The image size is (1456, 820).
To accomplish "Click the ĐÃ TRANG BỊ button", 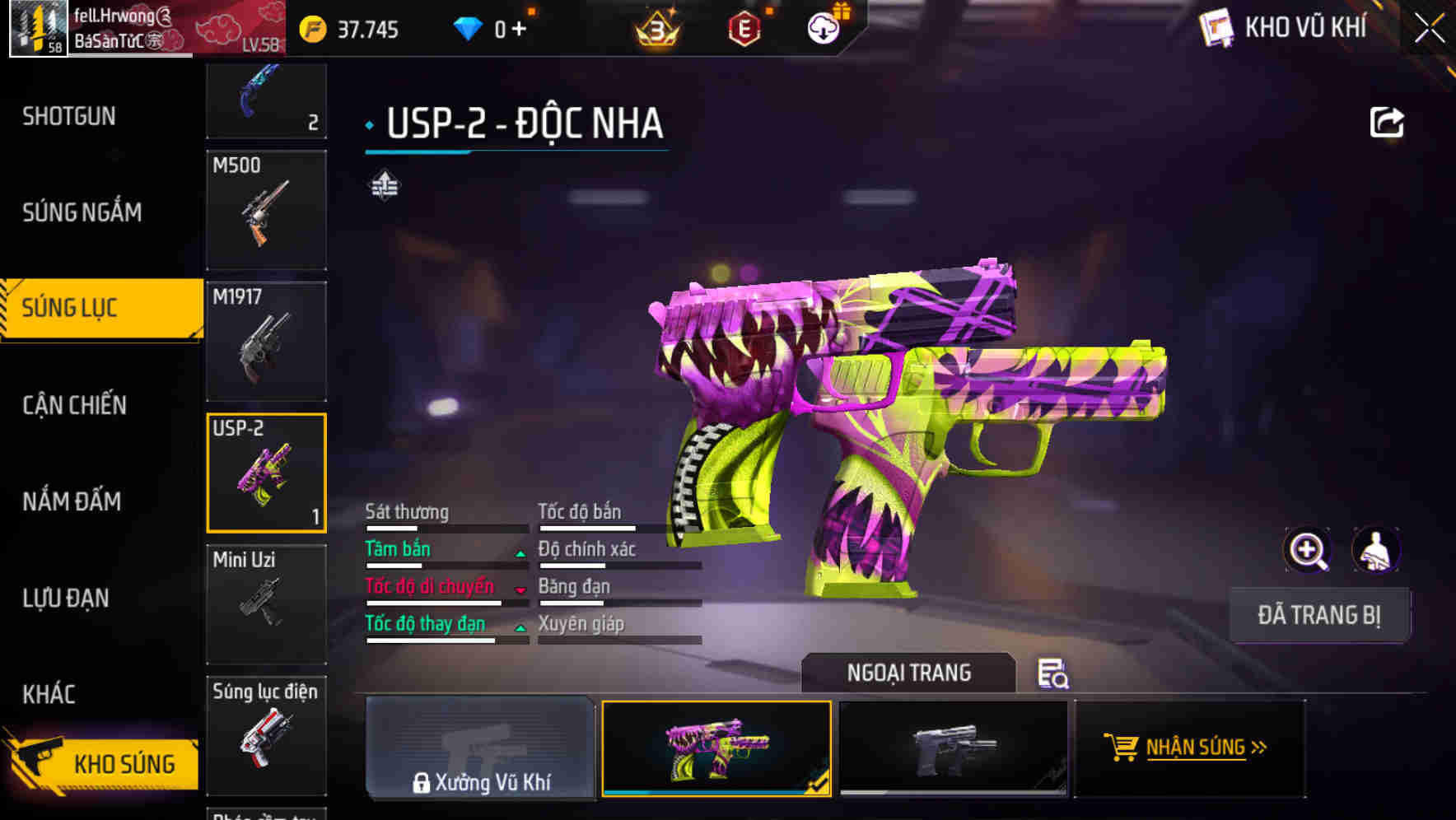I will [x=1319, y=615].
